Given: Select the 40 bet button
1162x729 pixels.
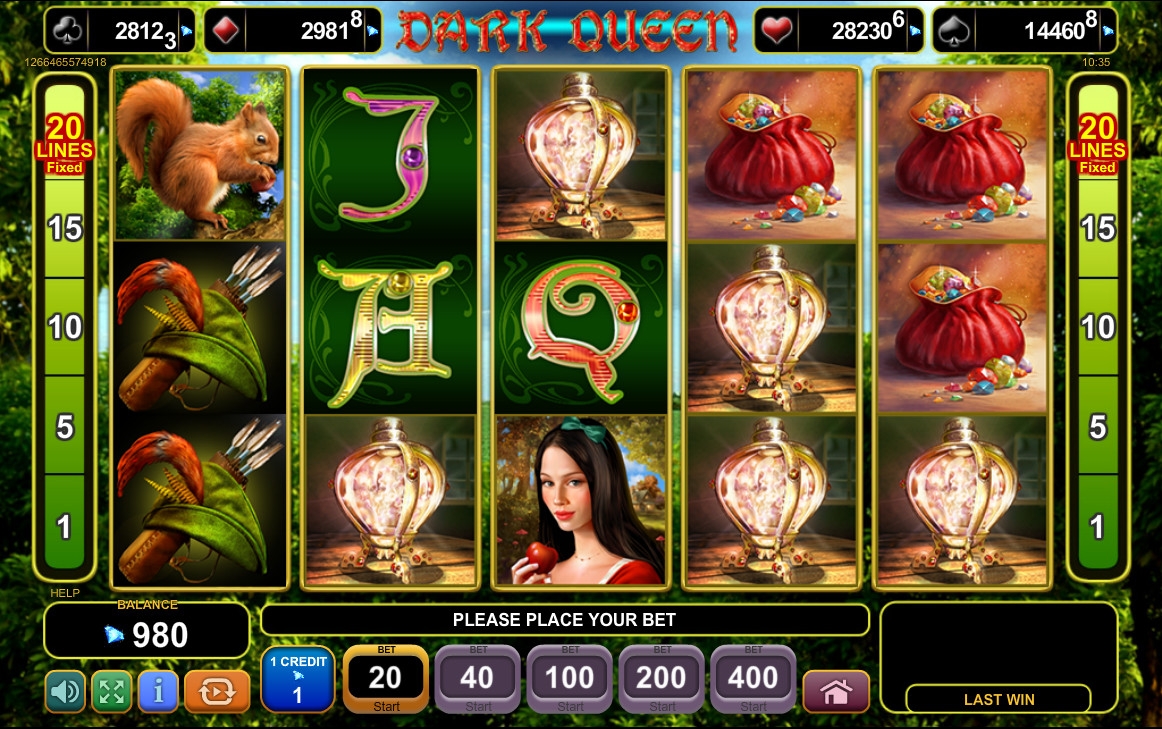Looking at the screenshot, I should coord(477,679).
